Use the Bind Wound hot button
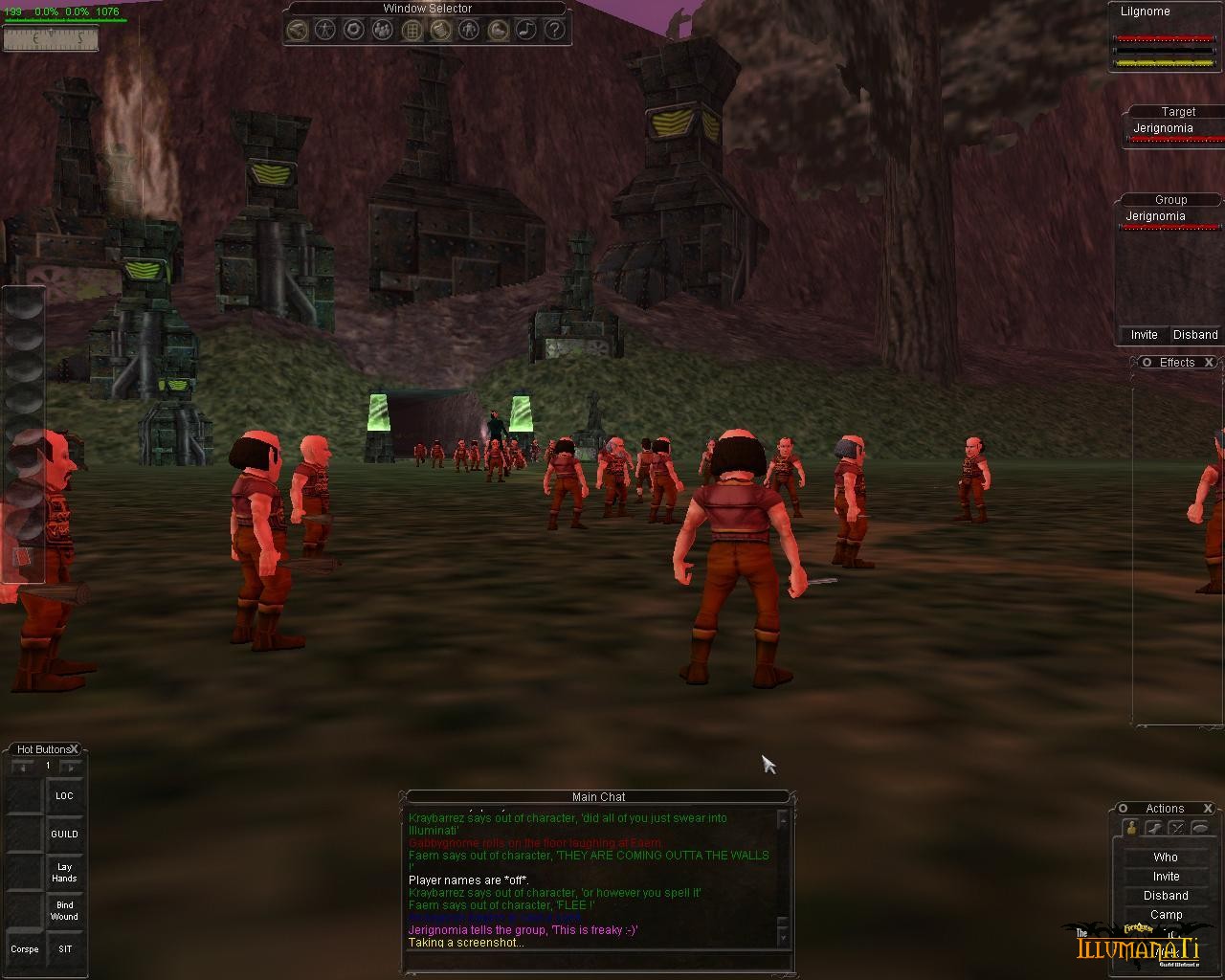The image size is (1225, 980). click(64, 911)
